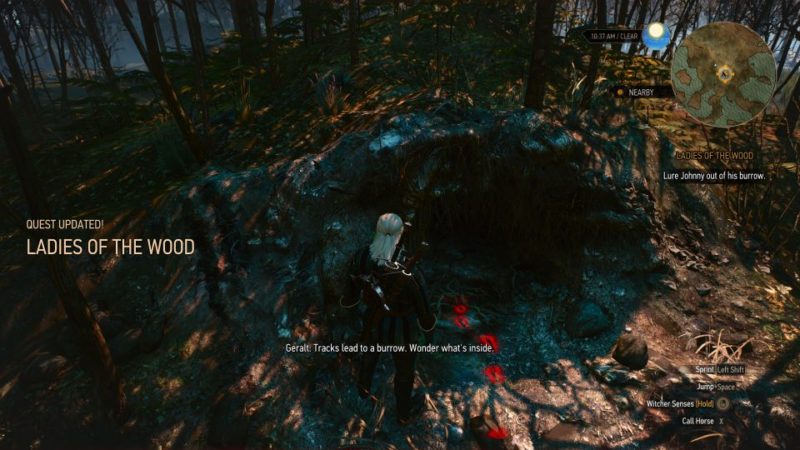Image resolution: width=800 pixels, height=450 pixels.
Task: Click the sun weather icon
Action: coord(656,34)
